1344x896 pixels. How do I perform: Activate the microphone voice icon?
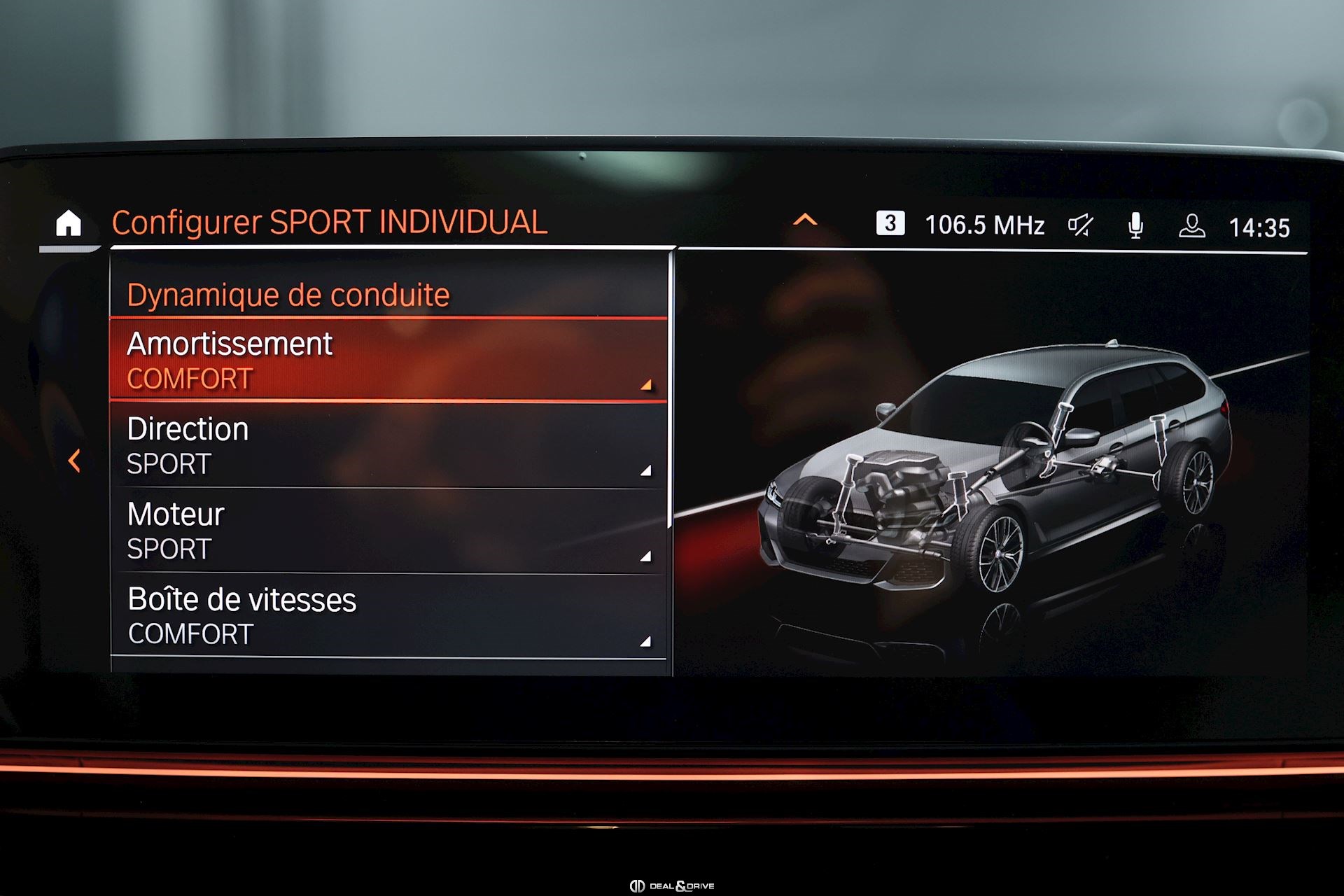click(1135, 225)
